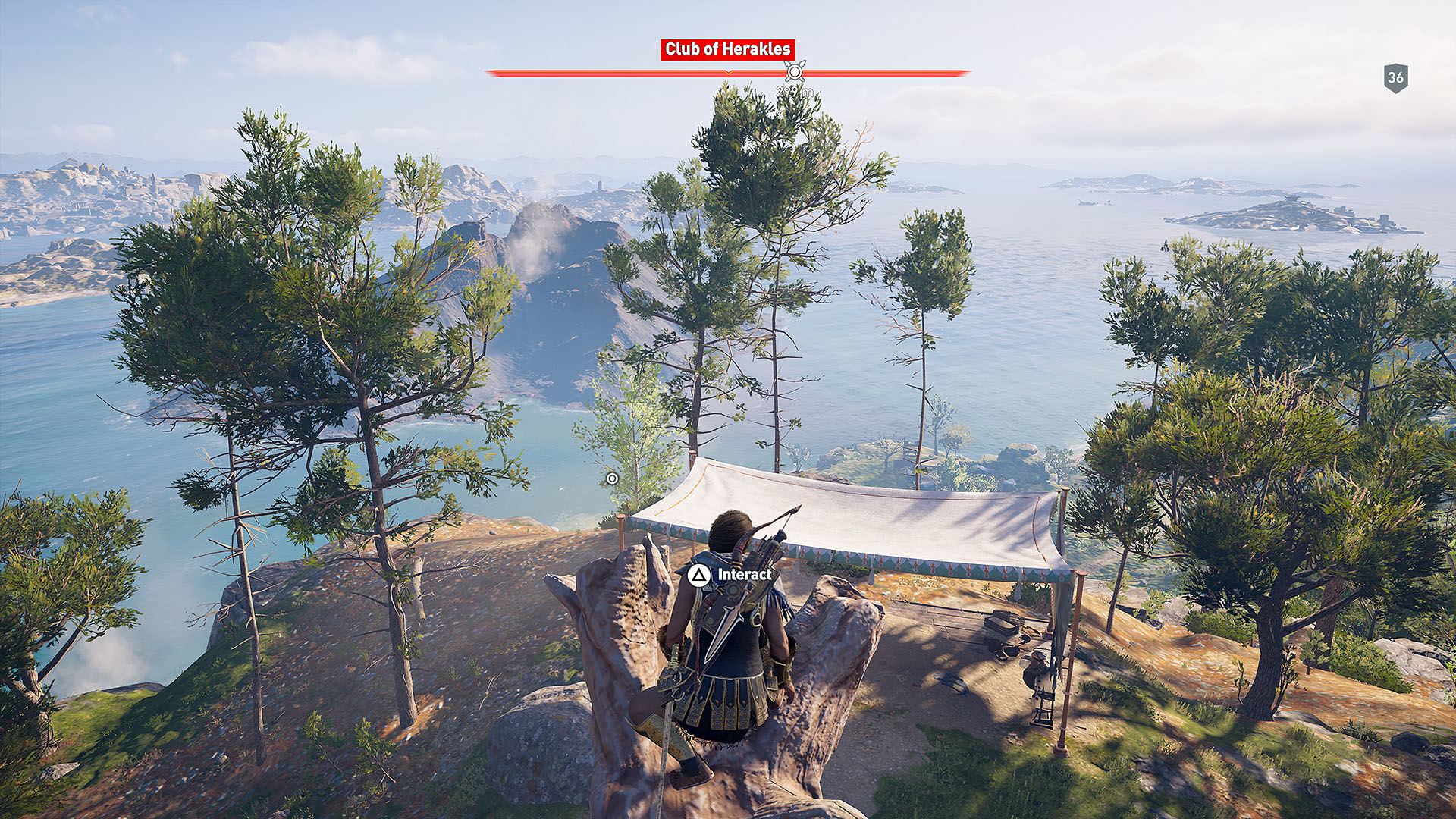Activate the Interact prompt text
Viewport: 1456px width, 819px height.
coord(745,576)
